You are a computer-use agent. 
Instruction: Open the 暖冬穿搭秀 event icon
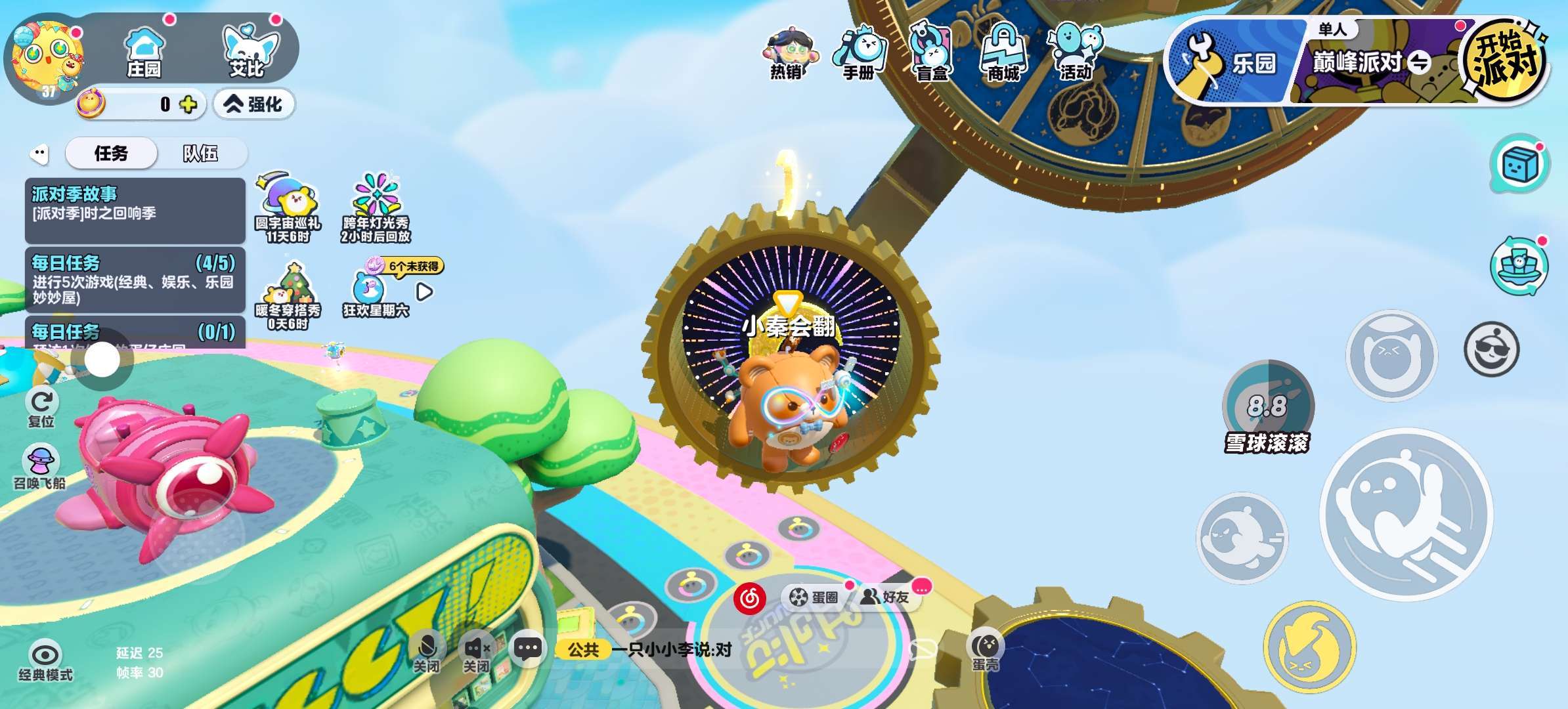pyautogui.click(x=288, y=294)
